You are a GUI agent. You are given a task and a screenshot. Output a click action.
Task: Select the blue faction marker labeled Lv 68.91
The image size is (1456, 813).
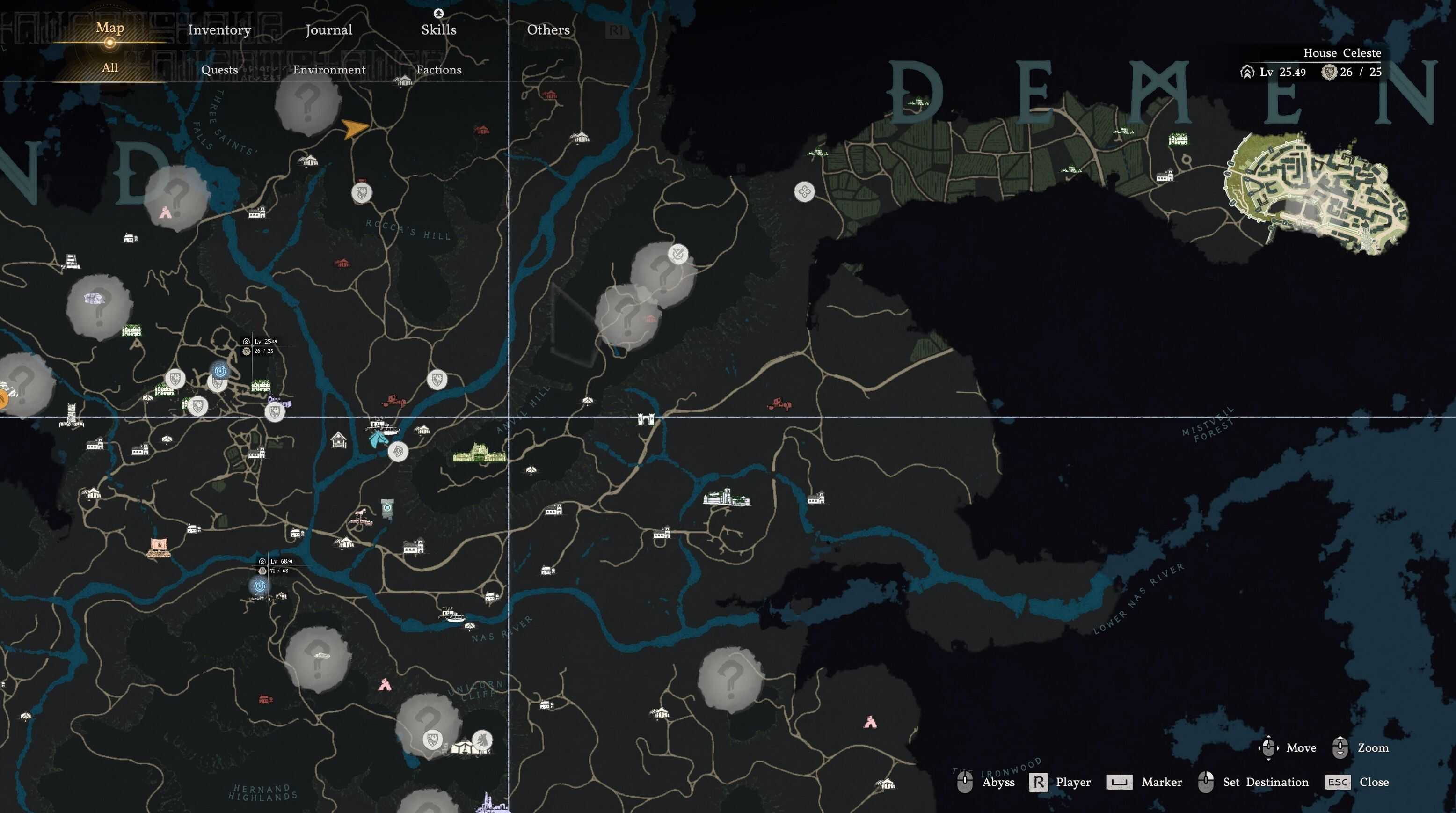point(260,586)
